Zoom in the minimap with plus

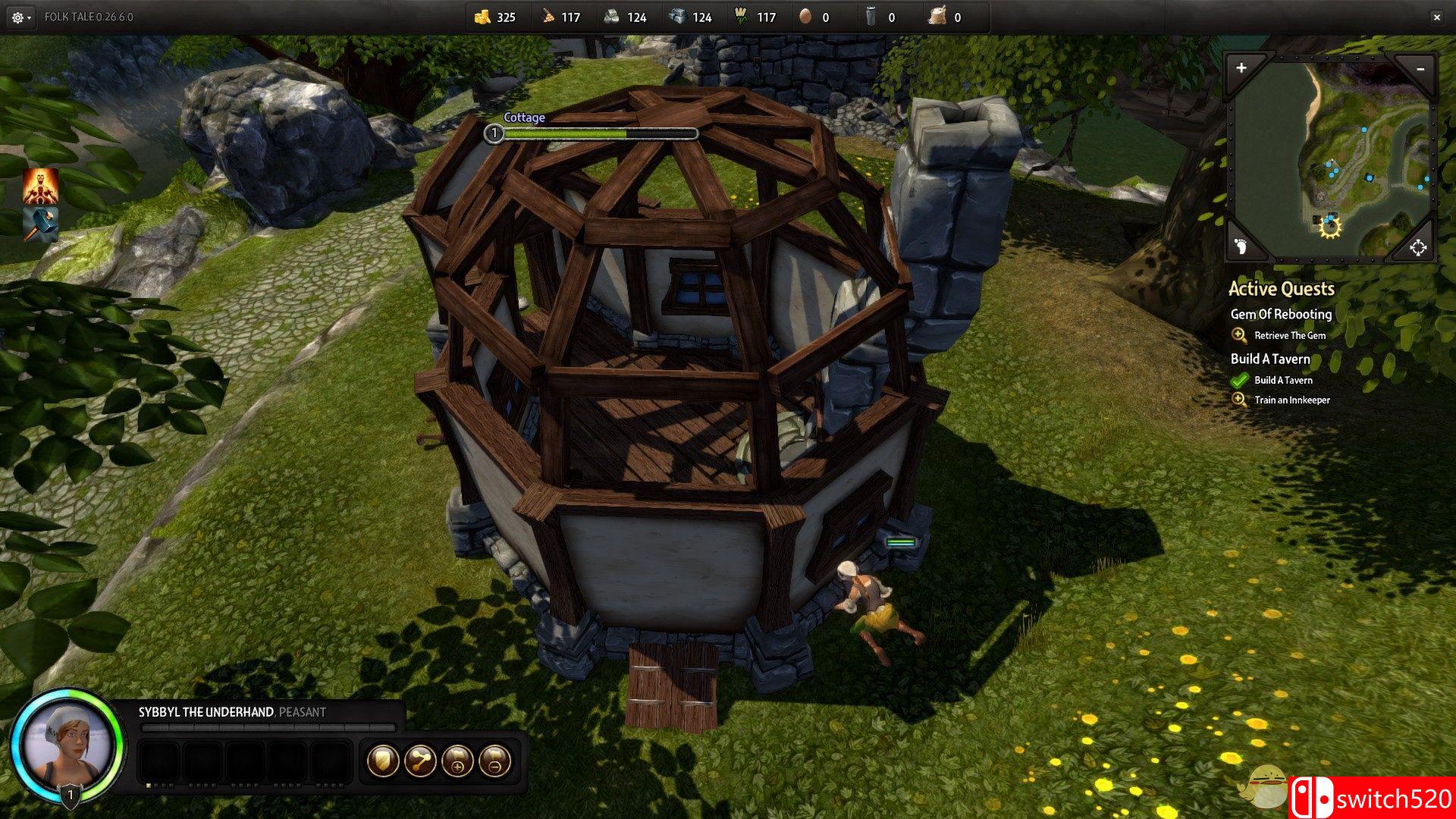[1241, 68]
